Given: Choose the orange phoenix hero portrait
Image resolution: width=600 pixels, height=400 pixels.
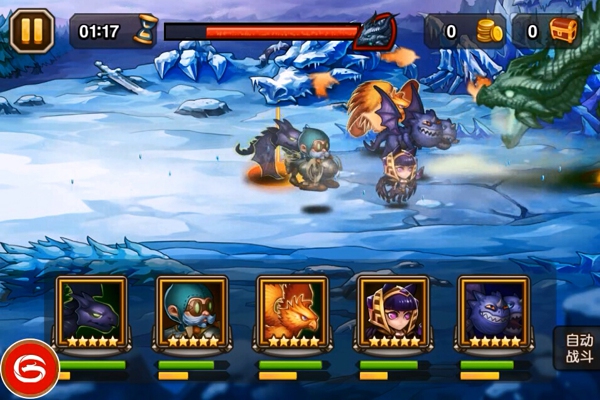Looking at the screenshot, I should [293, 310].
